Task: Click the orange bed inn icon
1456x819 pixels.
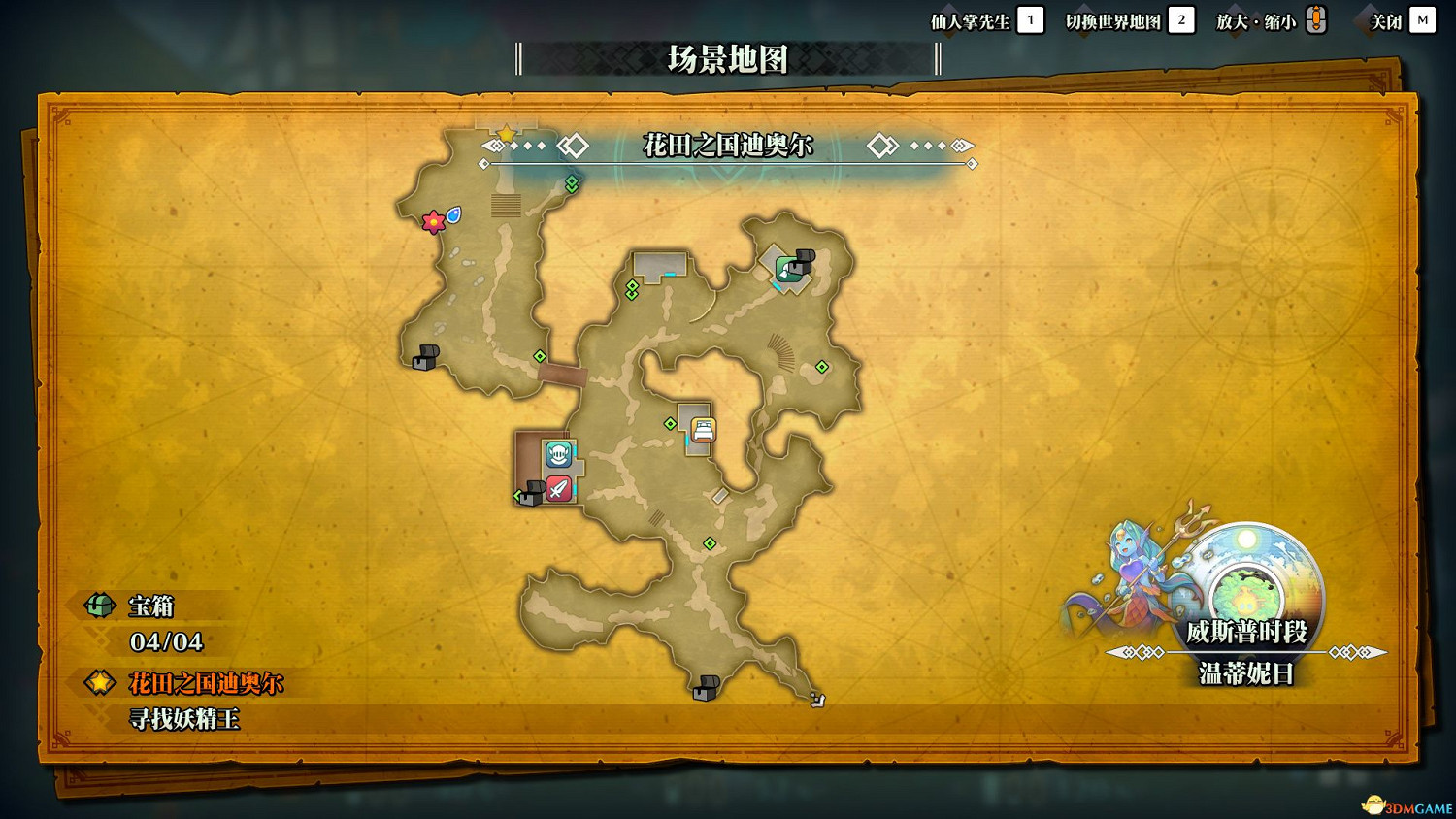Action: (704, 428)
